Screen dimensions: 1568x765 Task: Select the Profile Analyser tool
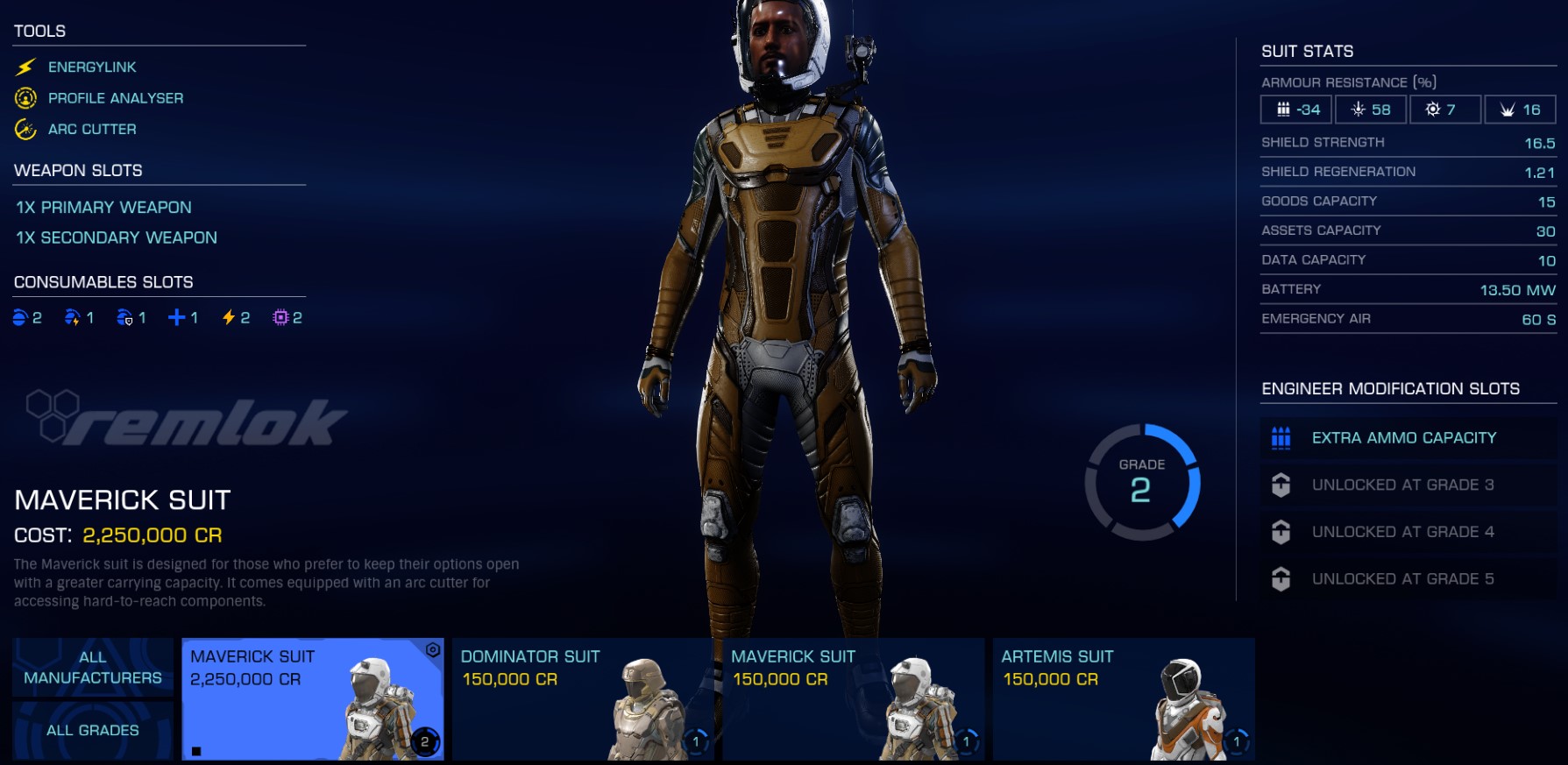(x=116, y=97)
